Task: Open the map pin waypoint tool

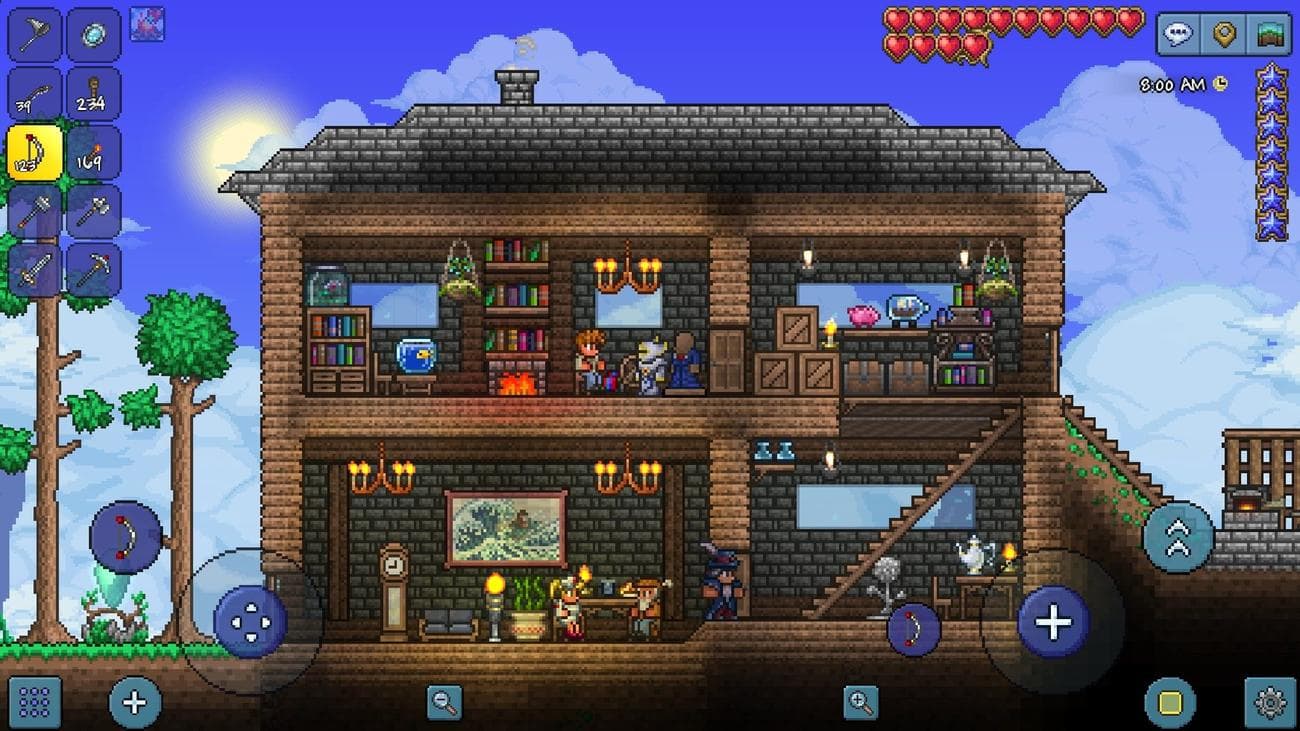Action: pyautogui.click(x=1224, y=31)
